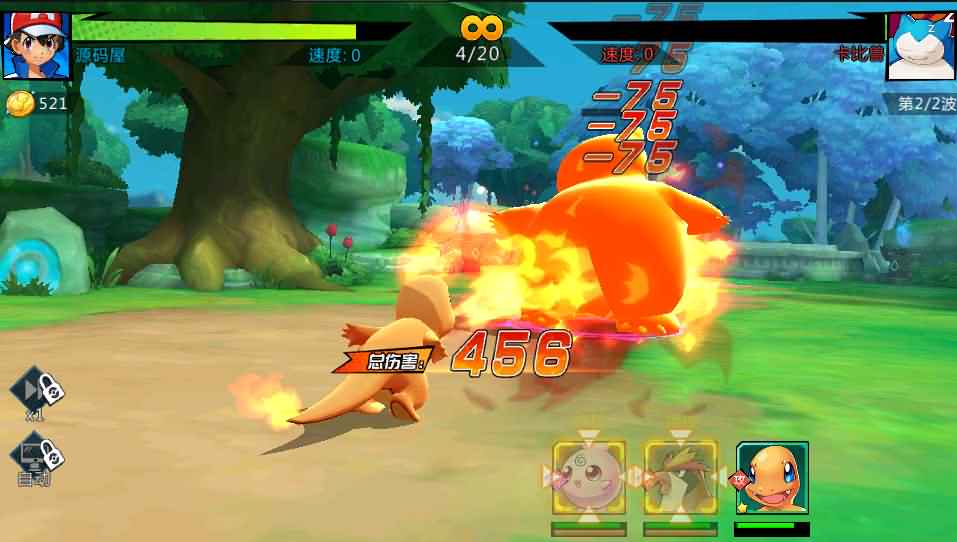Choose the Pidgeot skill portrait
Screen dimensions: 957x542
[680, 477]
